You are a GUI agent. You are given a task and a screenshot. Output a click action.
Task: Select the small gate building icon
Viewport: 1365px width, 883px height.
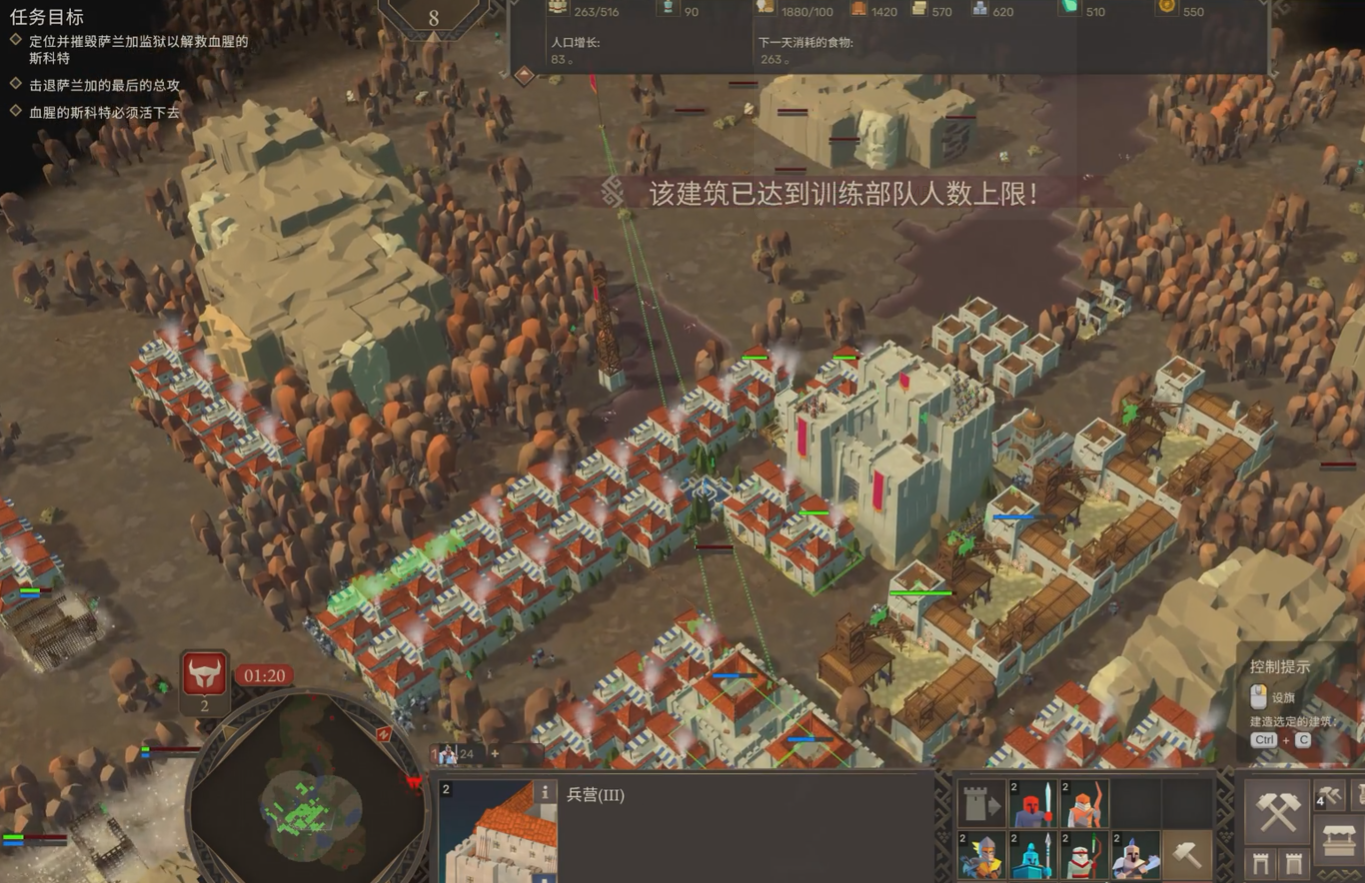[1261, 863]
